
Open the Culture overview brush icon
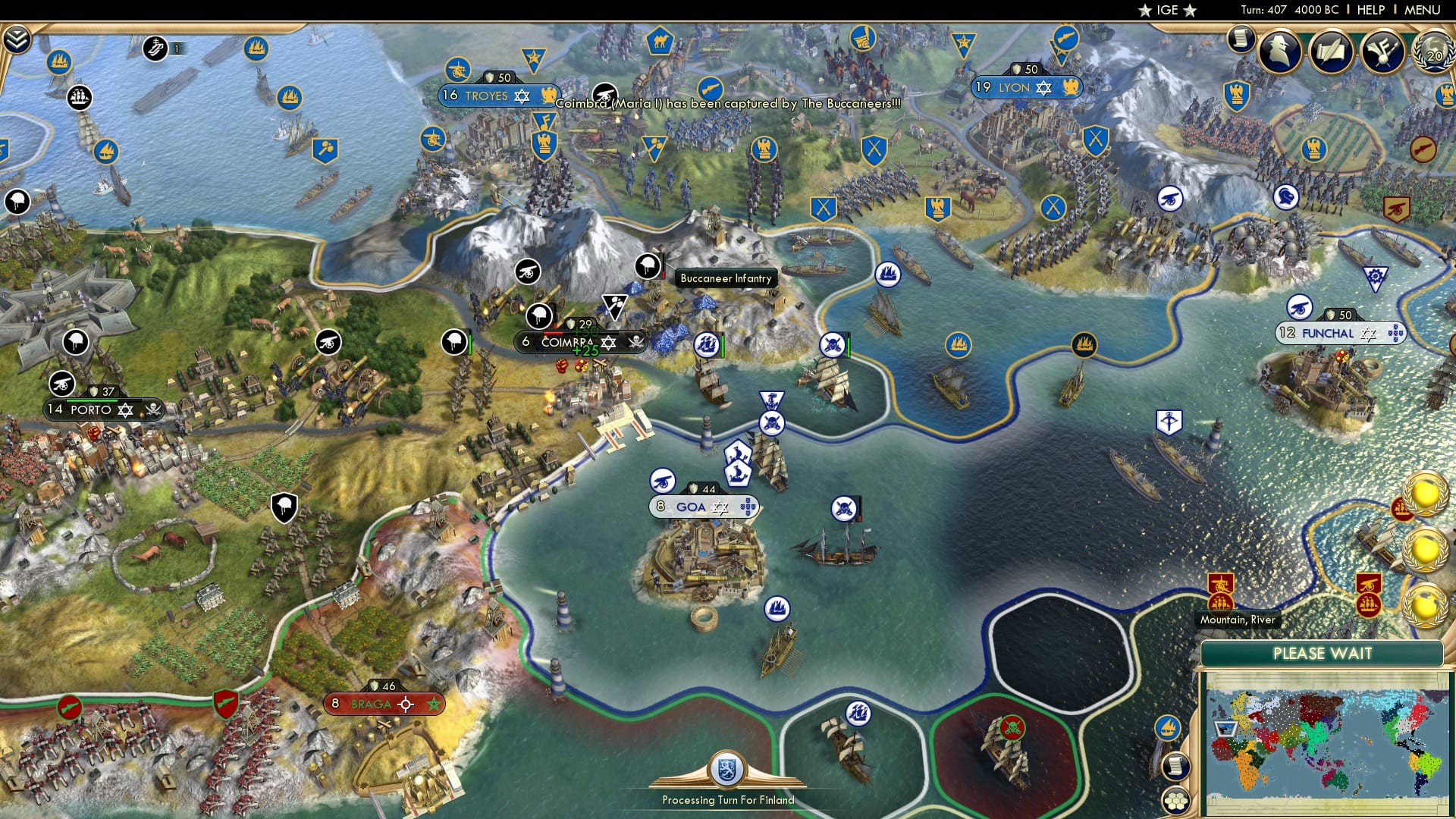coord(1382,53)
